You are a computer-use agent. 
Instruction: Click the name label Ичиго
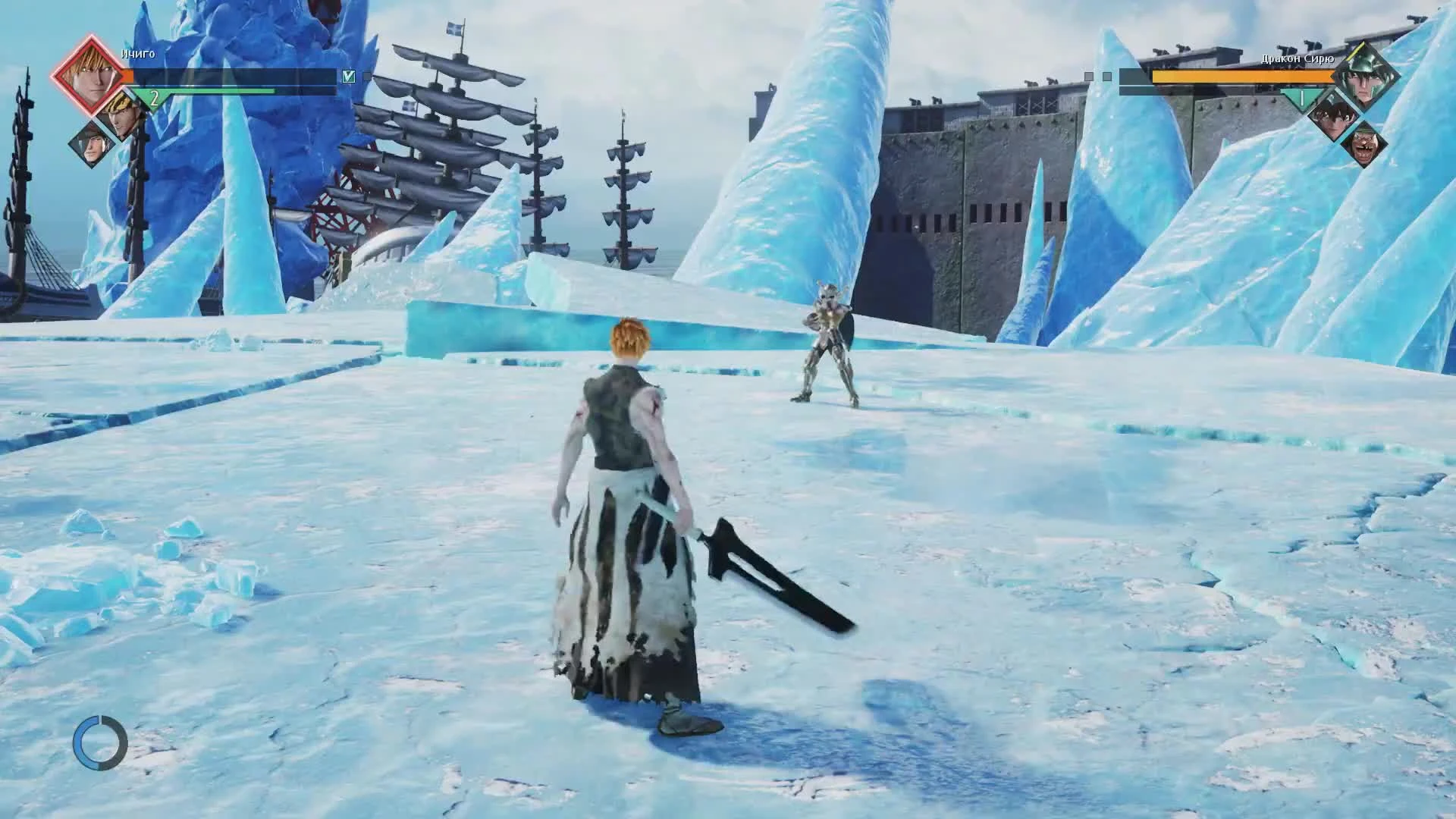[137, 54]
